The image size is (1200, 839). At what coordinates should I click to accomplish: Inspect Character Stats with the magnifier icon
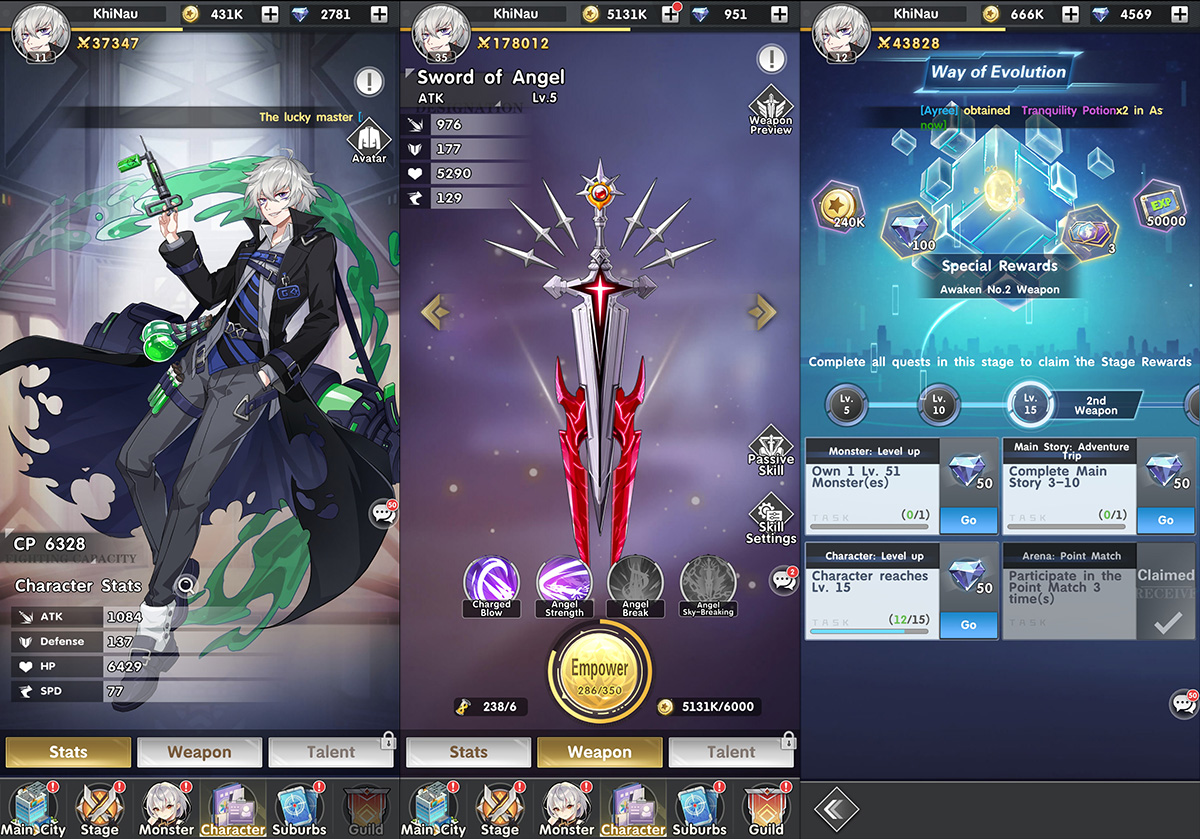[185, 586]
